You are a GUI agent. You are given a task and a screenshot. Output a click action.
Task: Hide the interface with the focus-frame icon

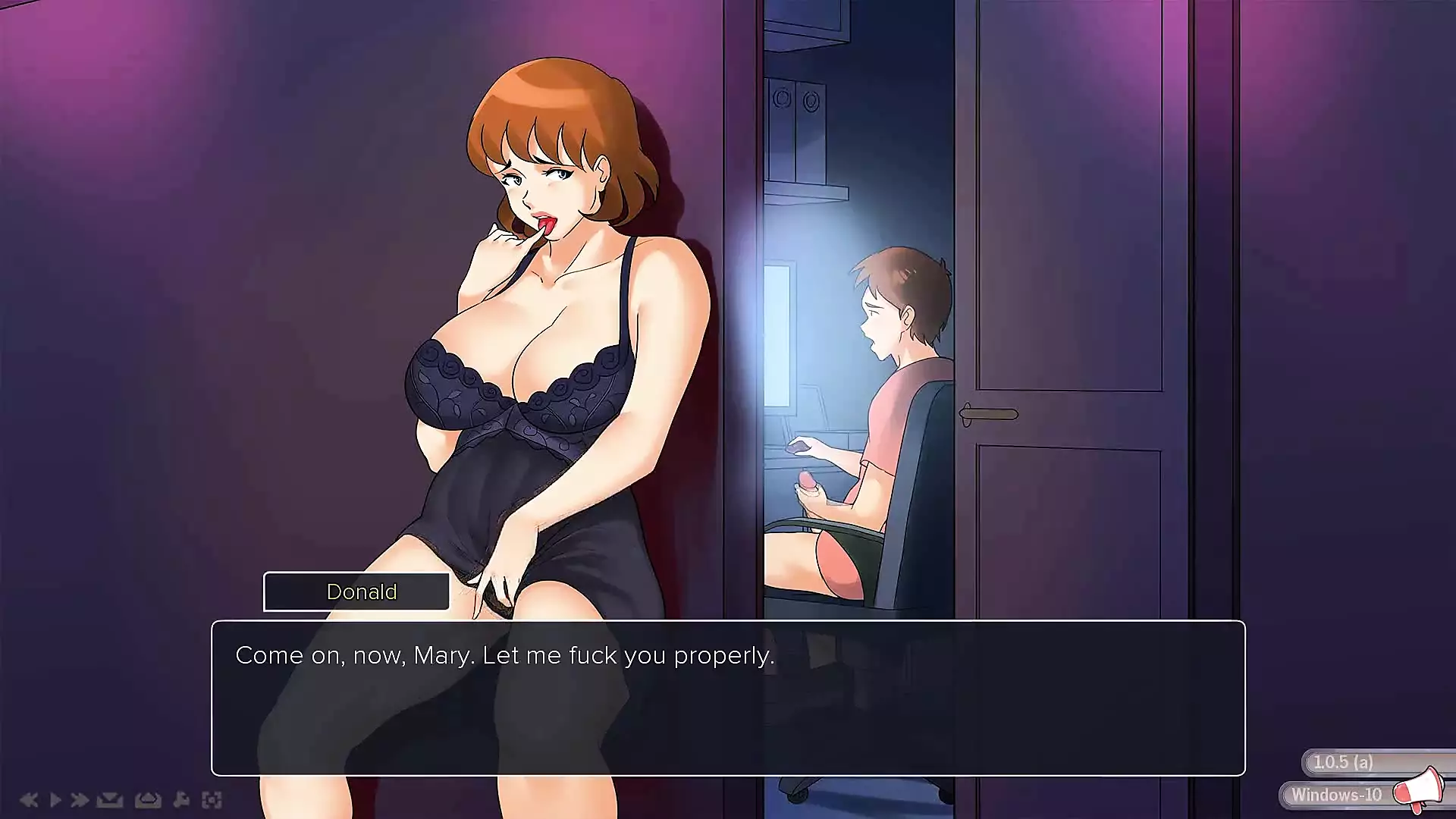212,799
